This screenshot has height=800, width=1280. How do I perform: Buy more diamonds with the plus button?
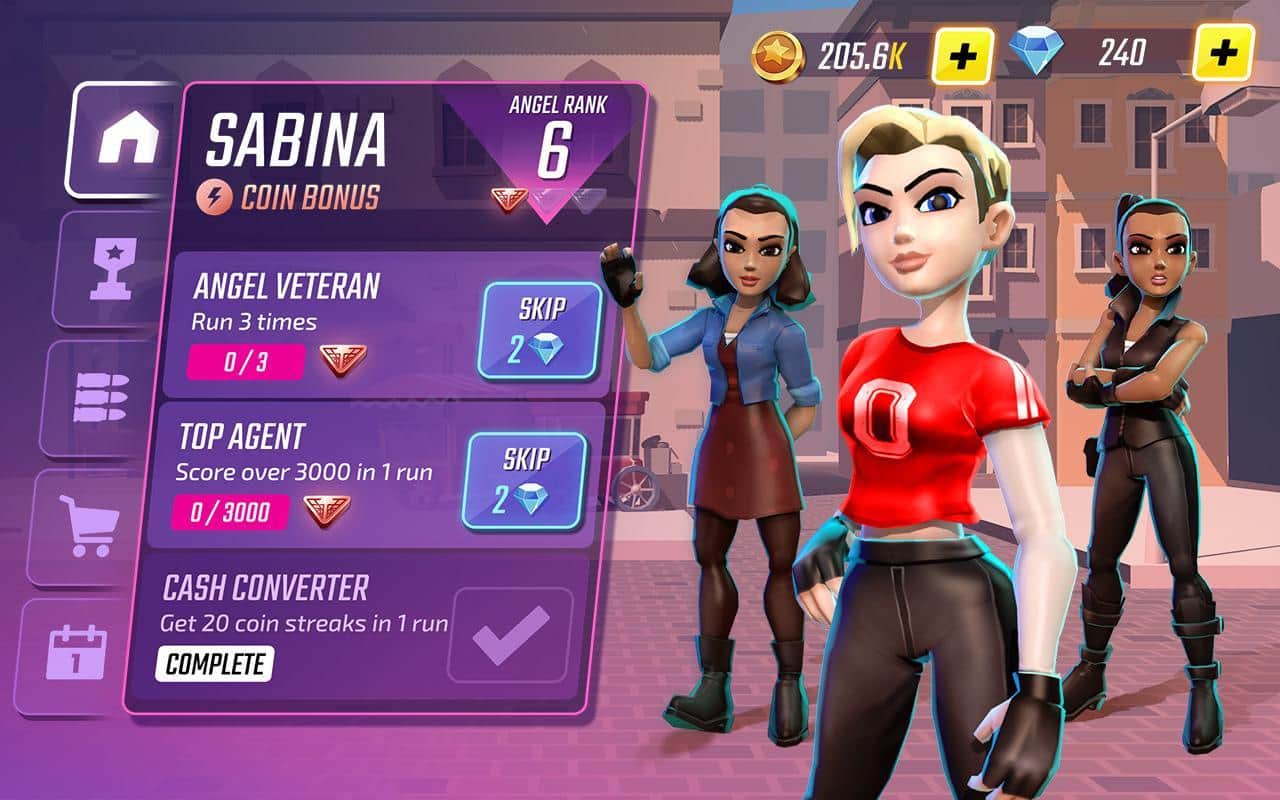tap(1222, 51)
